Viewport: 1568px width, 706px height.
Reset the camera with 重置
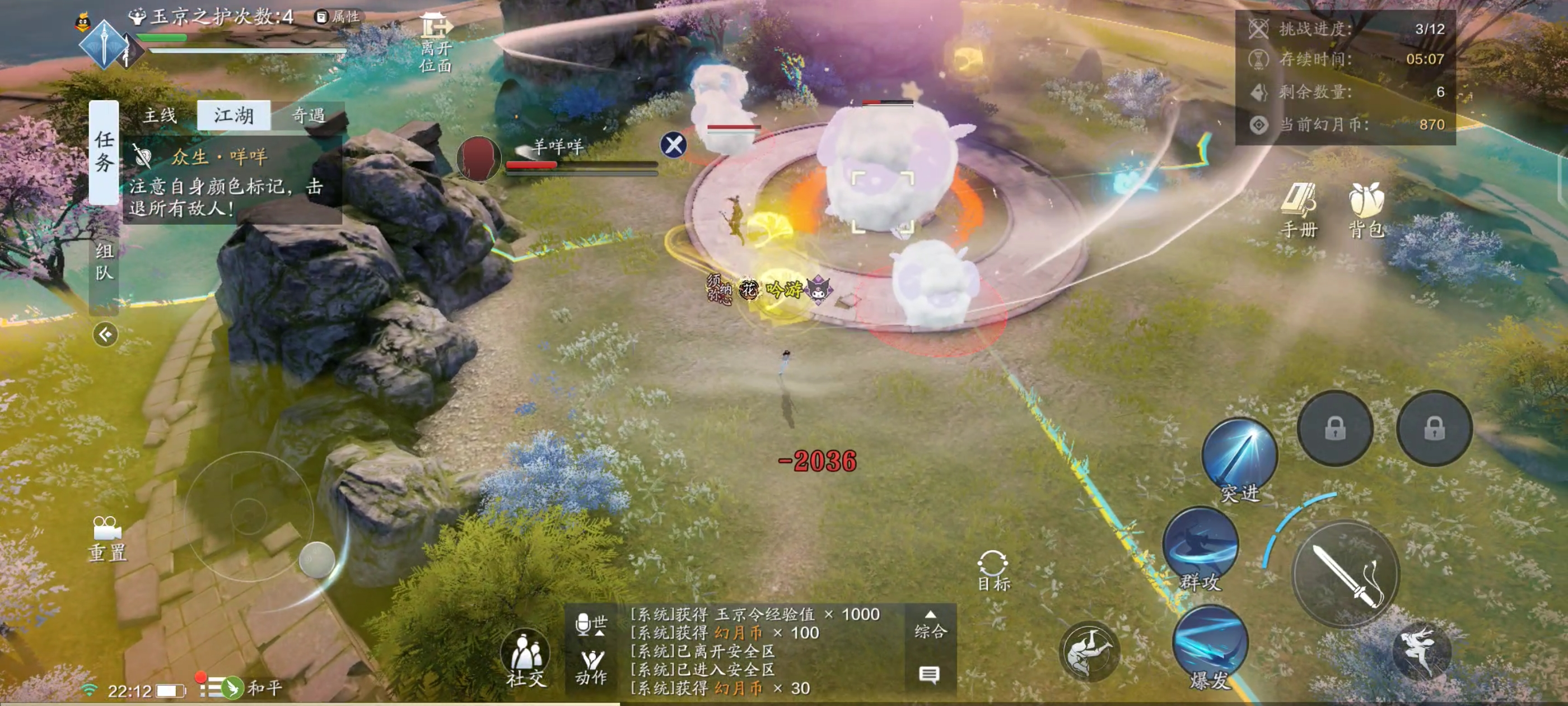coord(107,538)
